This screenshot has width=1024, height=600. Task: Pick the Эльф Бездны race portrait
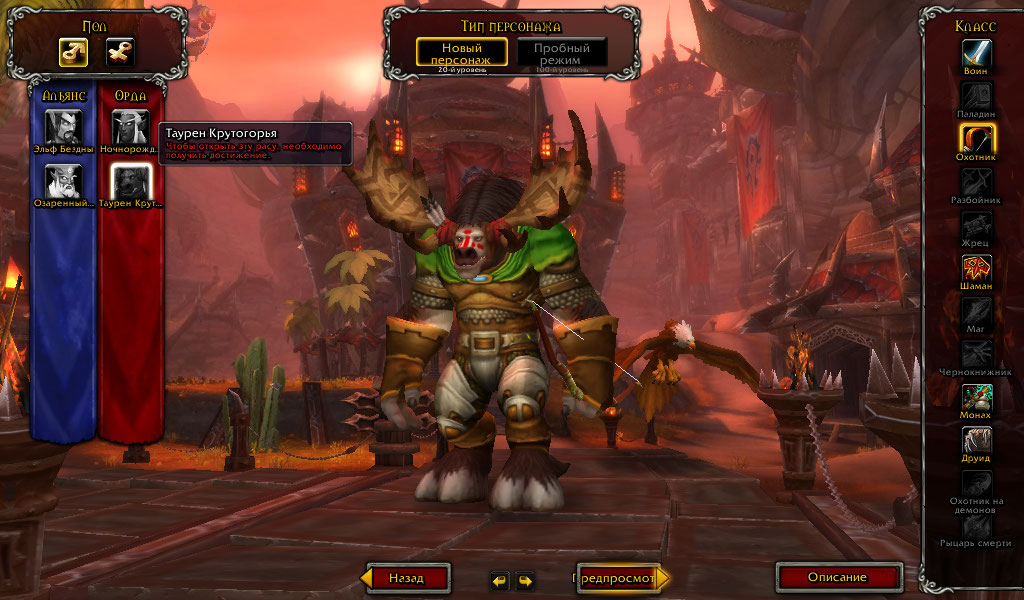click(x=64, y=126)
